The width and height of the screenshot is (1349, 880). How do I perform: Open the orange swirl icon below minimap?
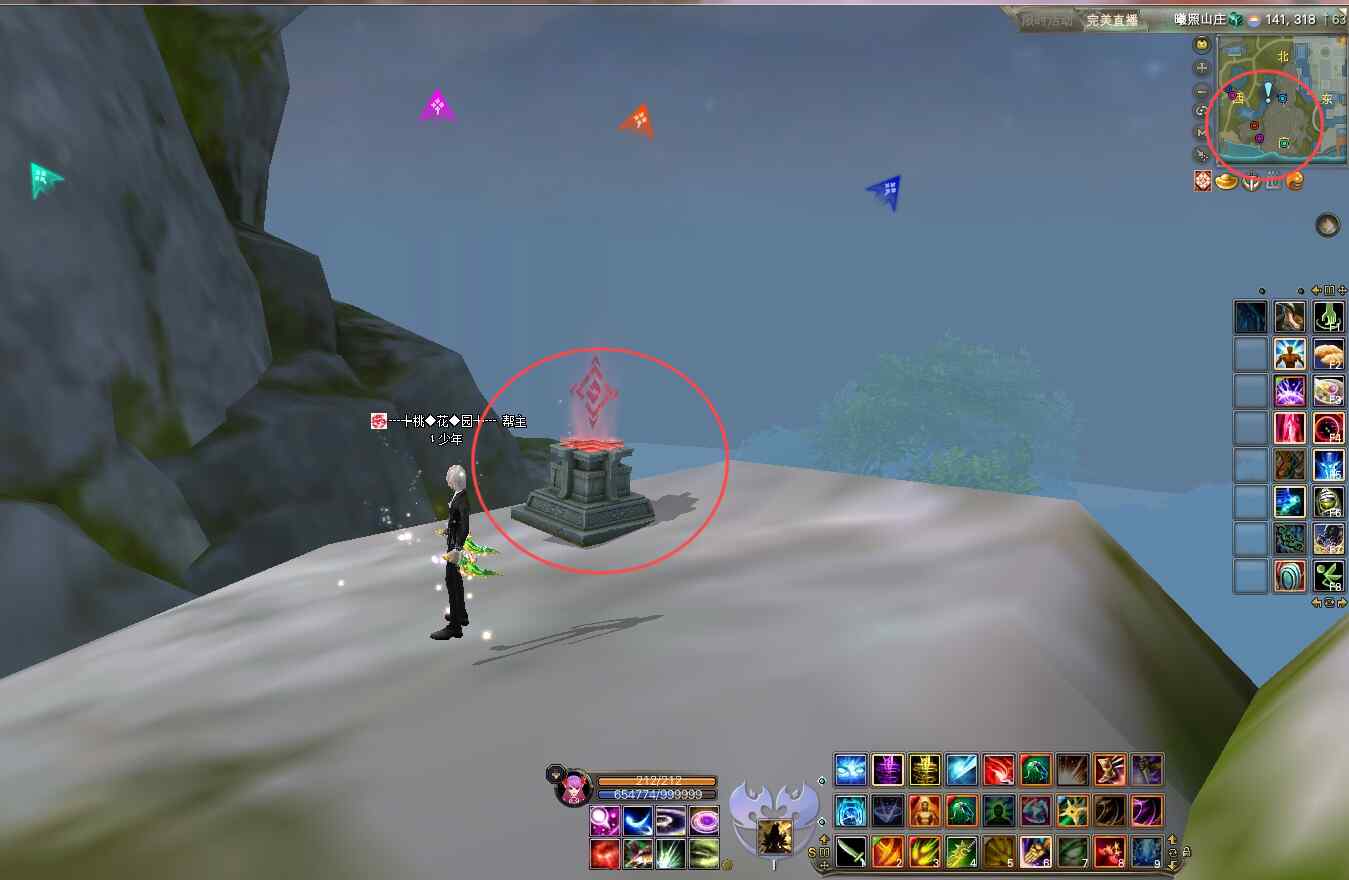coord(1295,181)
